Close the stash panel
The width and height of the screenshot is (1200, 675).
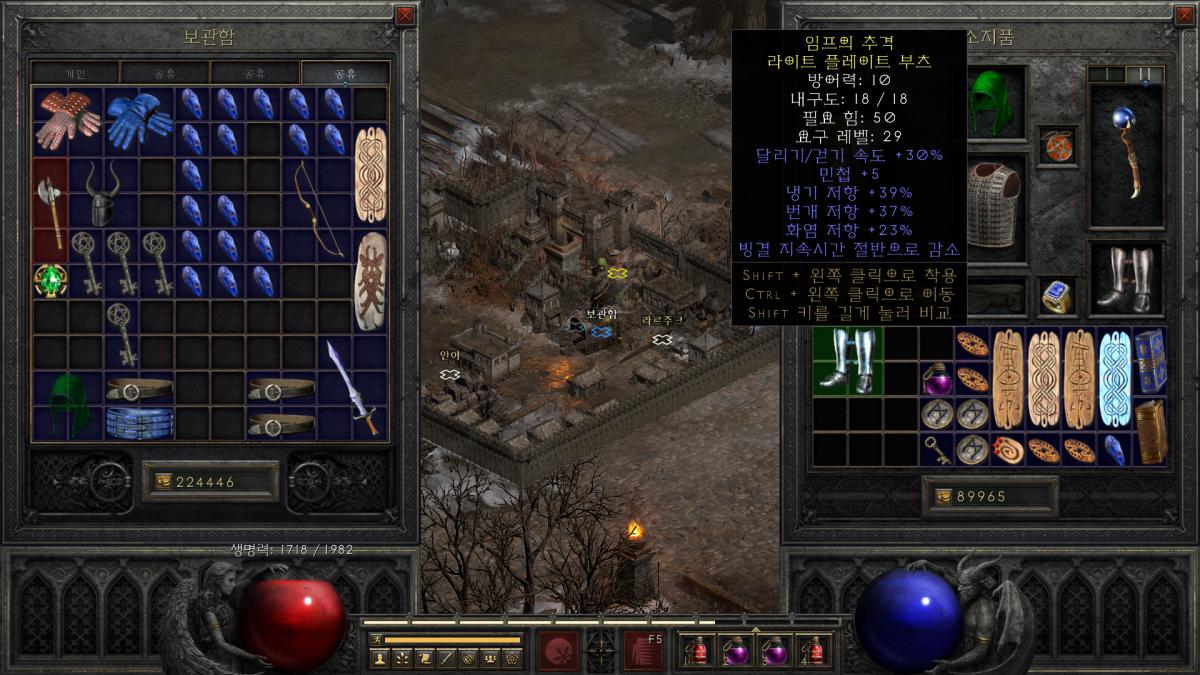tap(404, 16)
